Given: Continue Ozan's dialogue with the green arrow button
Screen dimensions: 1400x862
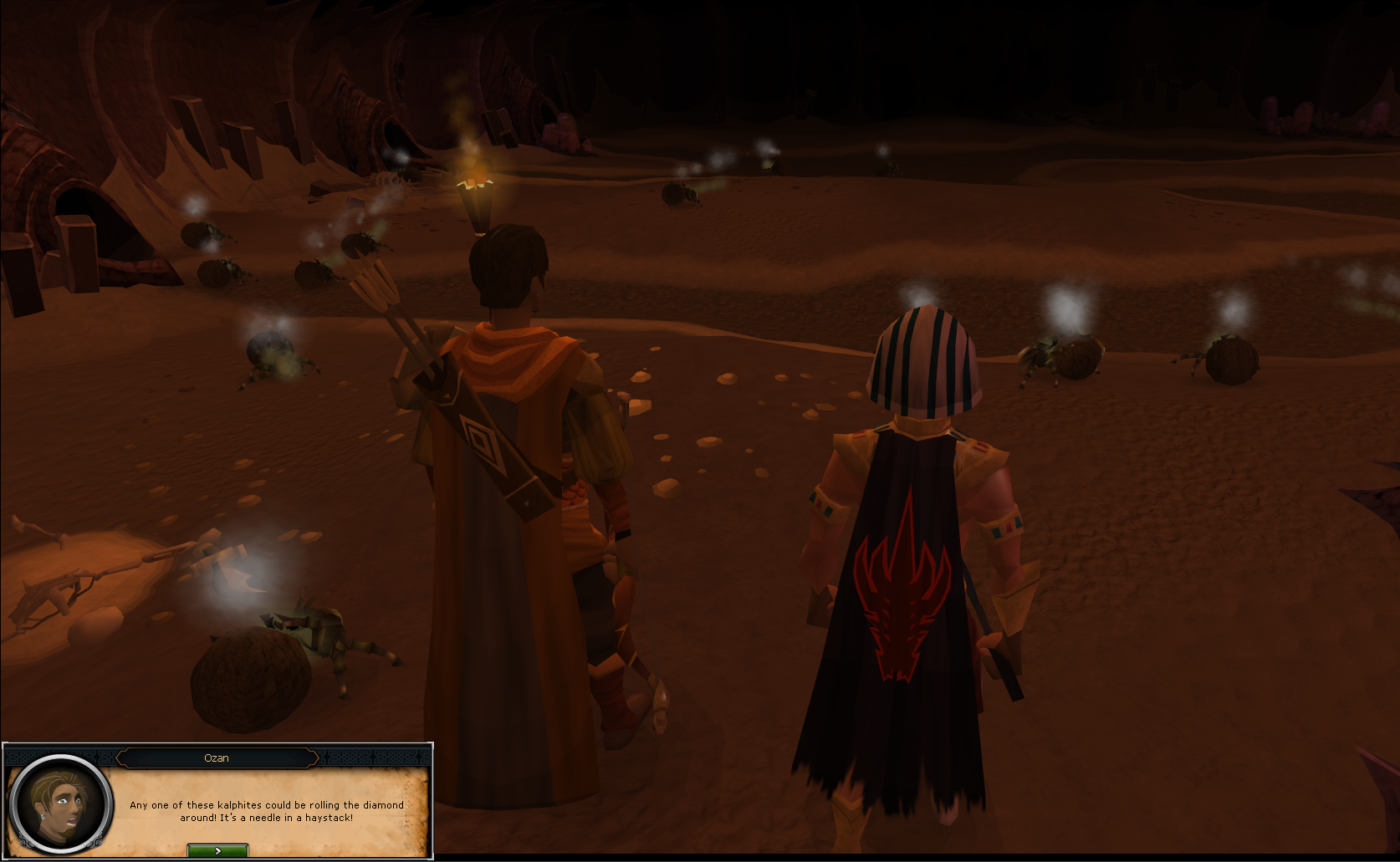Looking at the screenshot, I should coord(217,850).
